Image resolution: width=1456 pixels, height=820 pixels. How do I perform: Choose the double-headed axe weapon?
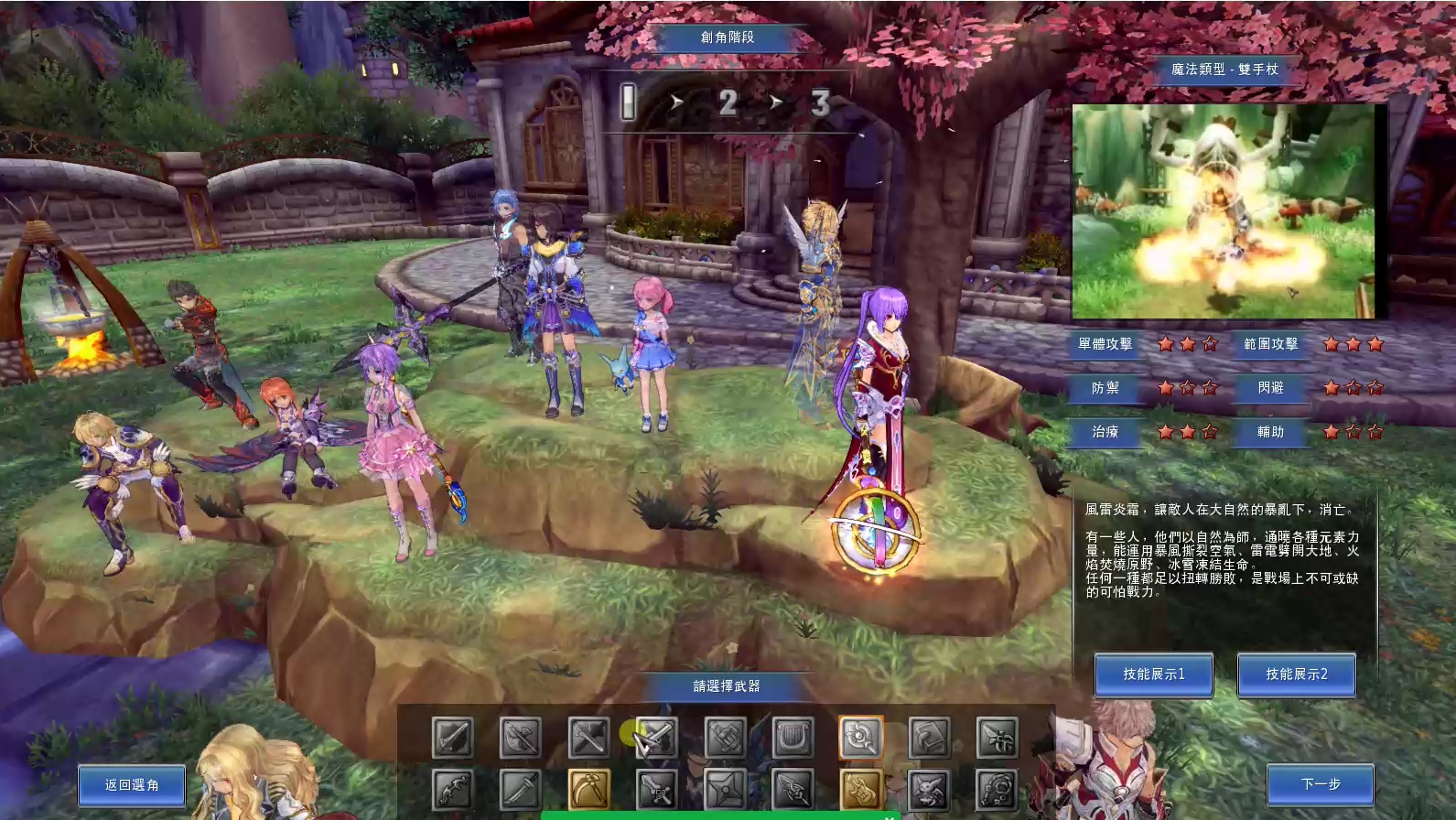520,738
